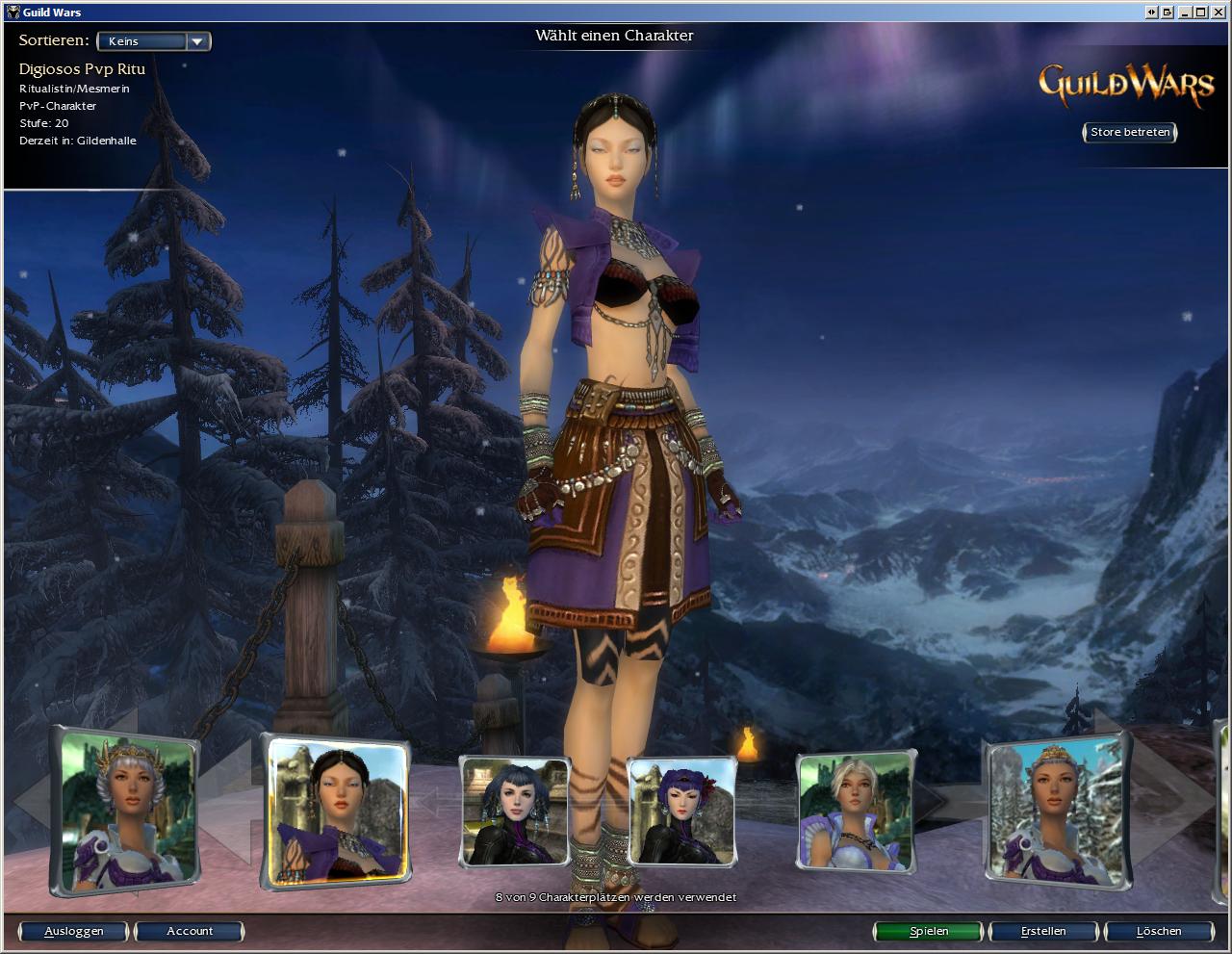Open the Sortieren dropdown set to Keins
The height and width of the screenshot is (954, 1232).
coord(154,41)
